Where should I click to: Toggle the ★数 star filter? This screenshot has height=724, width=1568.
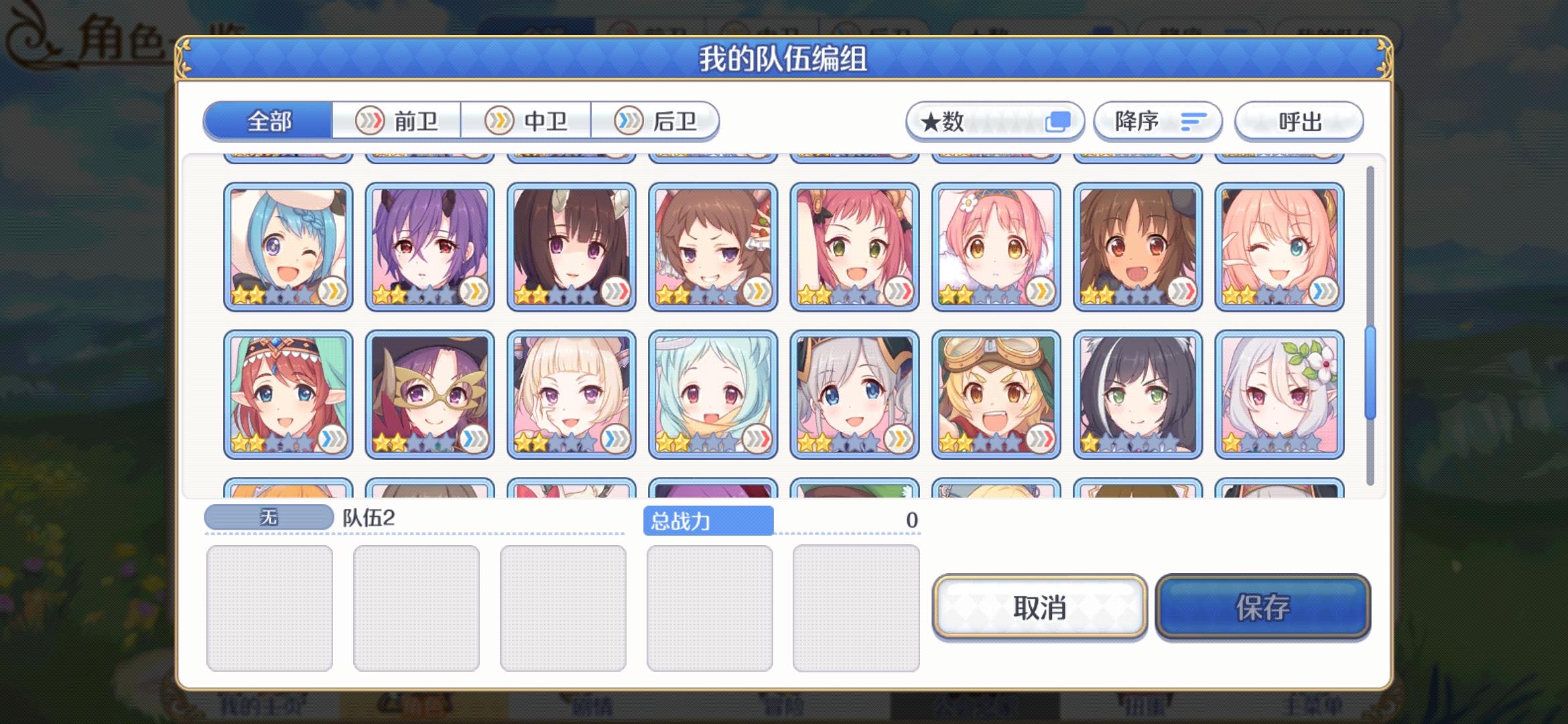[994, 121]
